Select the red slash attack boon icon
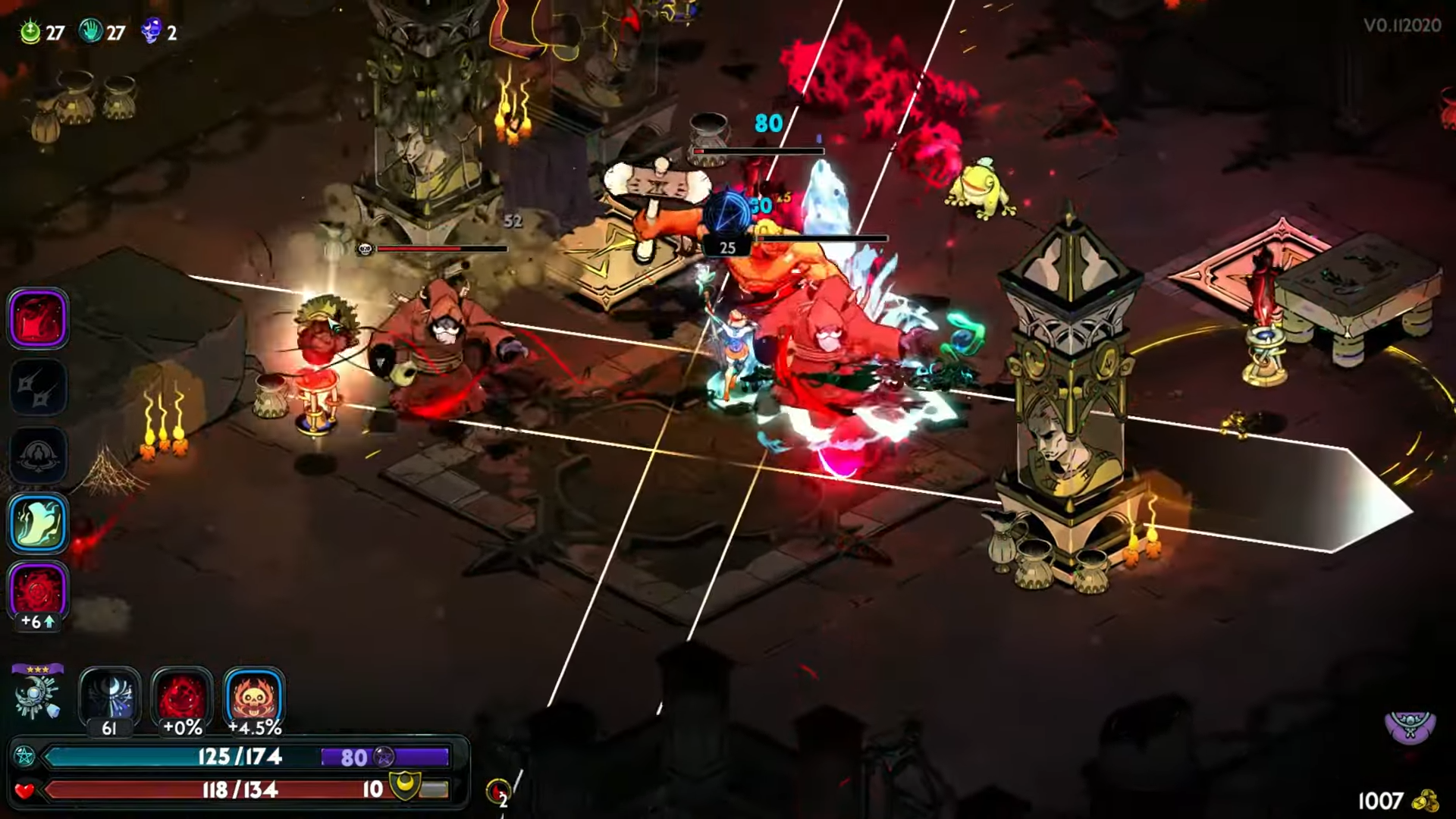This screenshot has width=1456, height=819. (38, 318)
